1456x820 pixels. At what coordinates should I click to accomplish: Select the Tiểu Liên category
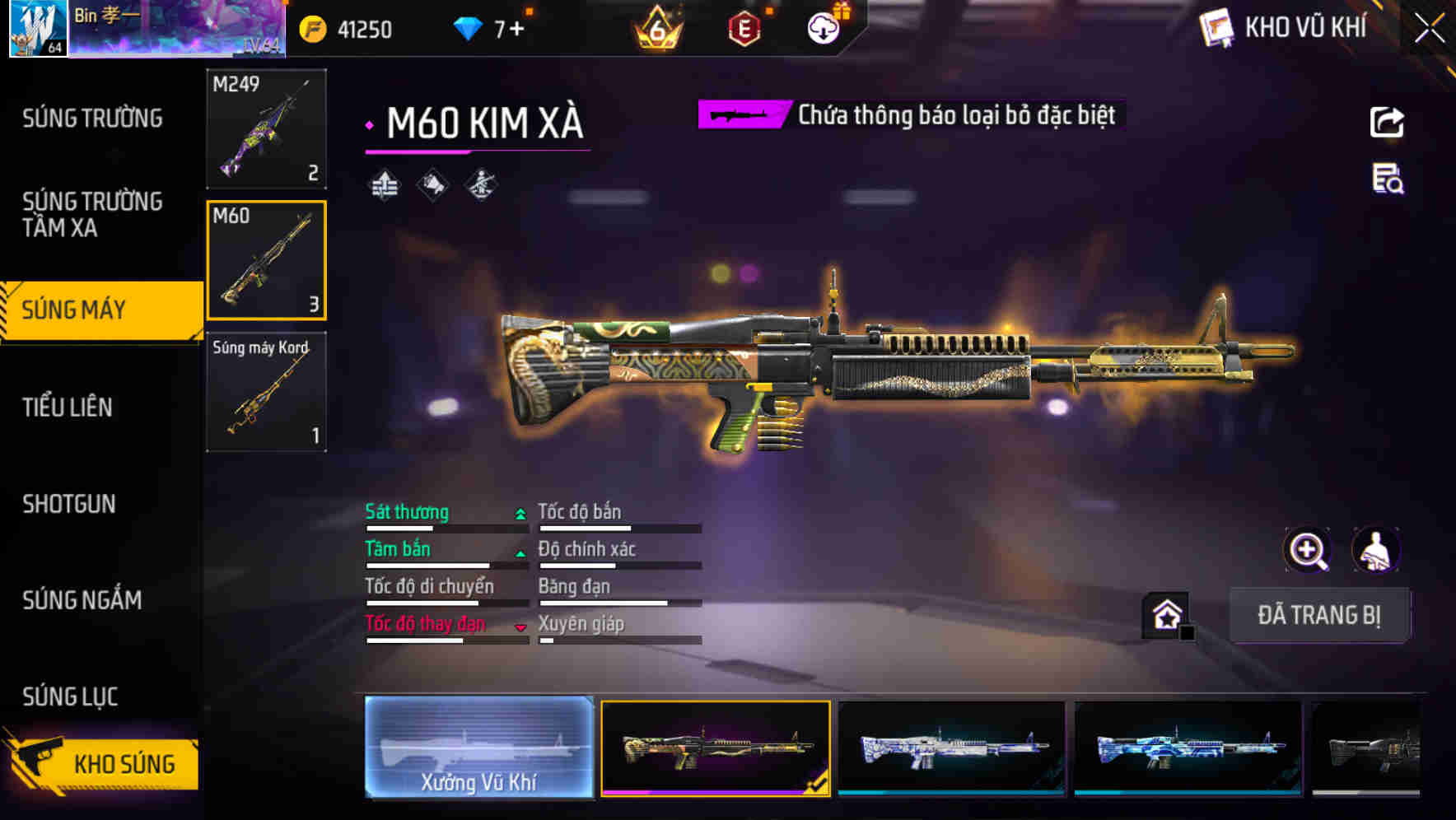point(68,407)
